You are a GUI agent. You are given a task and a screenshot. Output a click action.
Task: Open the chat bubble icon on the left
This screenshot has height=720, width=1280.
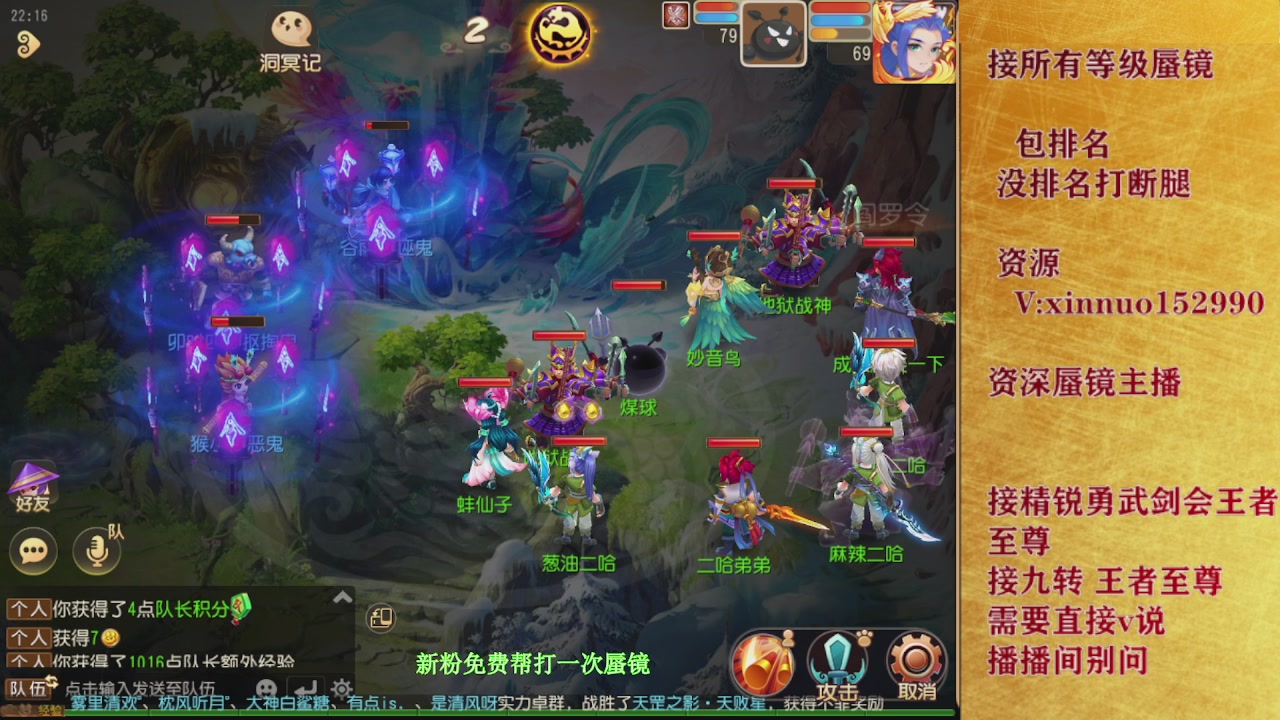click(x=32, y=550)
